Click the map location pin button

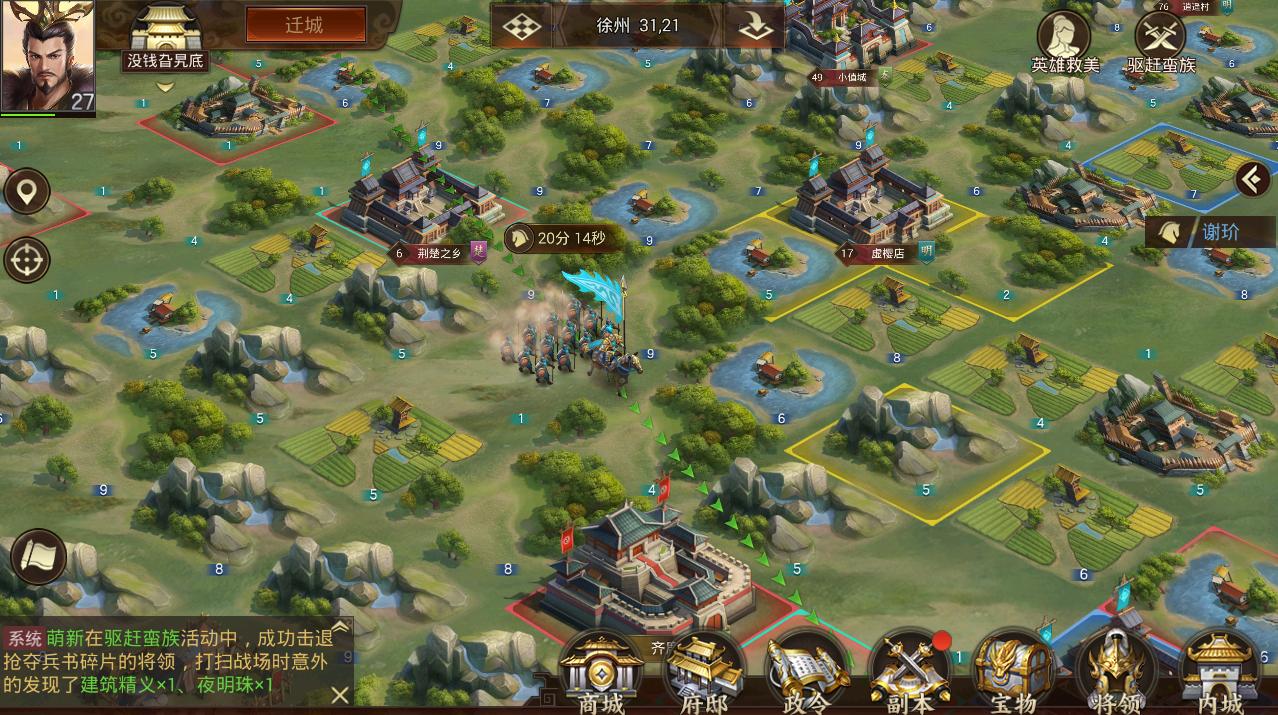[27, 190]
